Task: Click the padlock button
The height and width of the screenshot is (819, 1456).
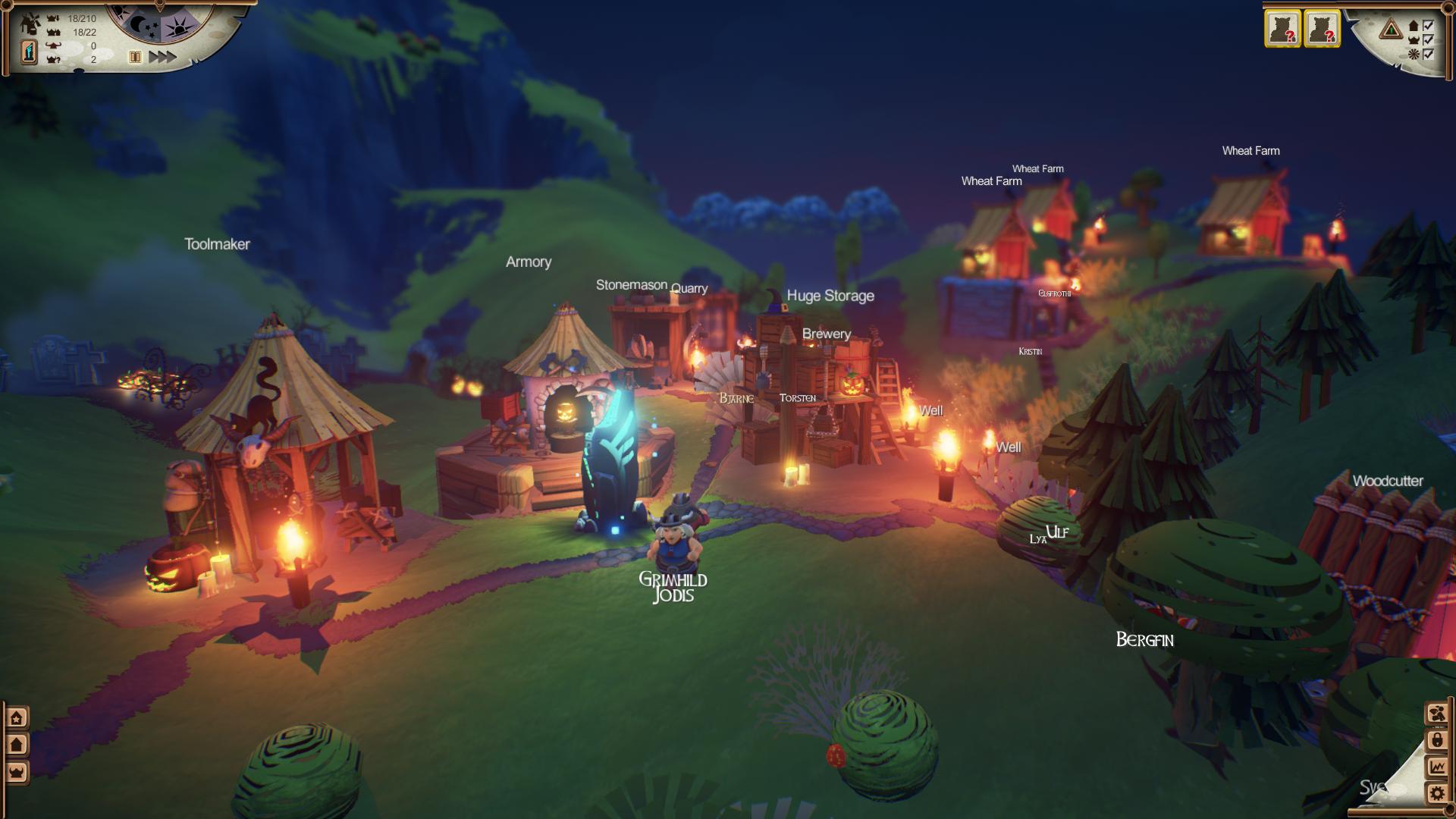Action: (1436, 739)
